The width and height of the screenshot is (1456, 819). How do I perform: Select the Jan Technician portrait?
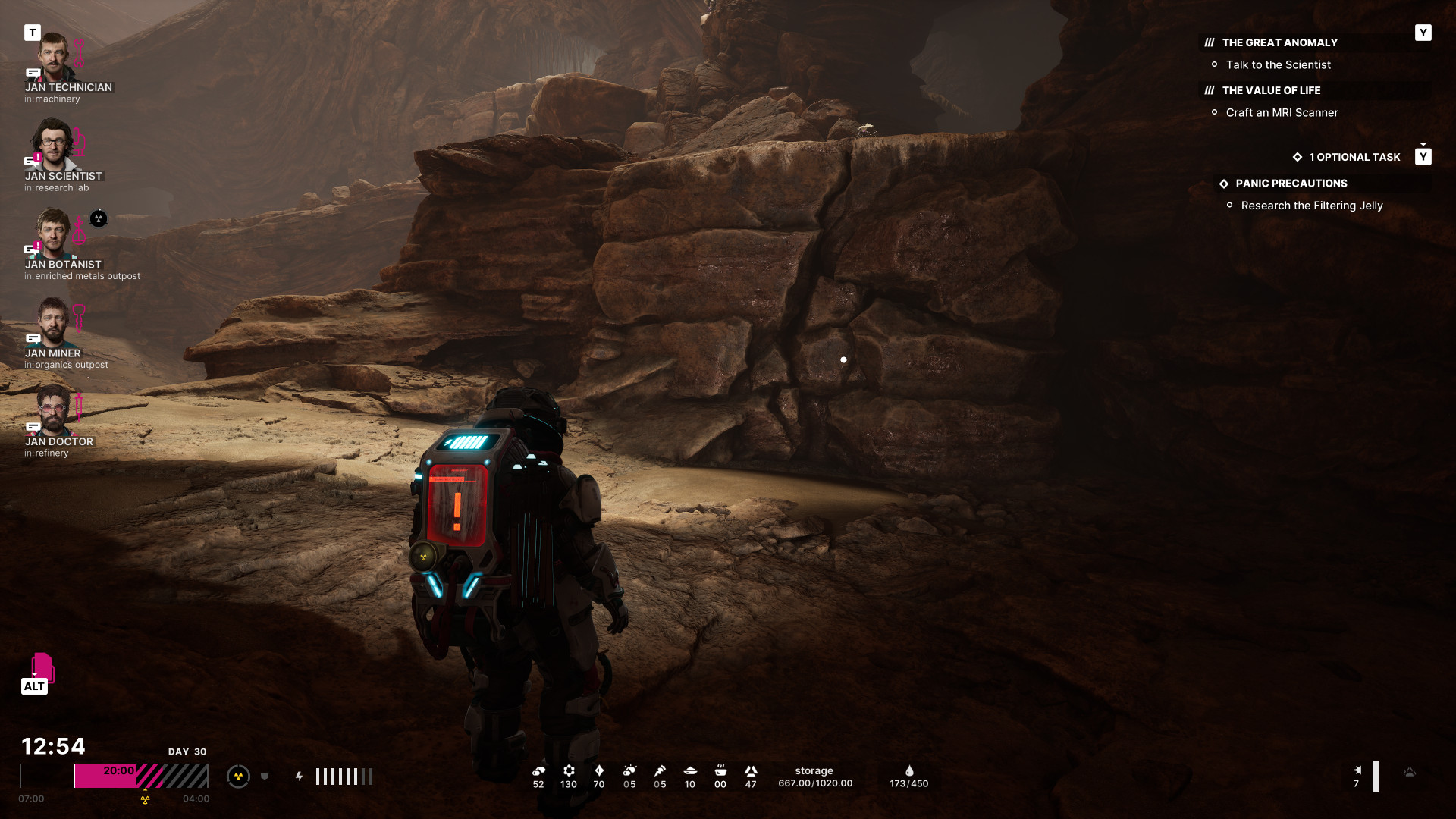tap(53, 57)
